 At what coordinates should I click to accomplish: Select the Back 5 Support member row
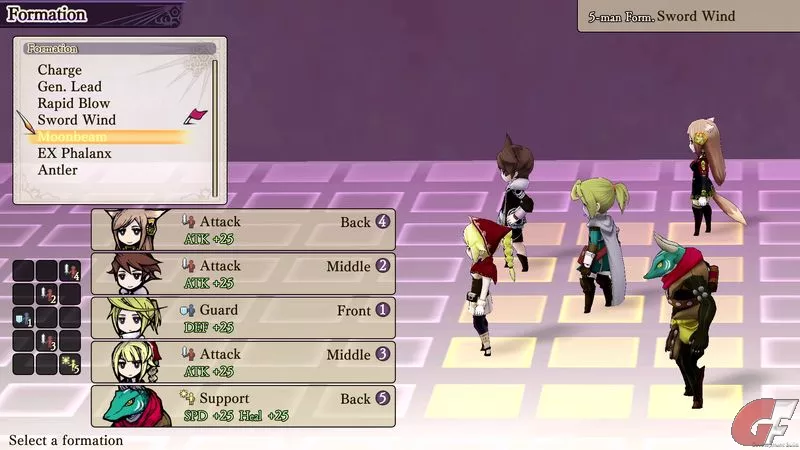(243, 406)
